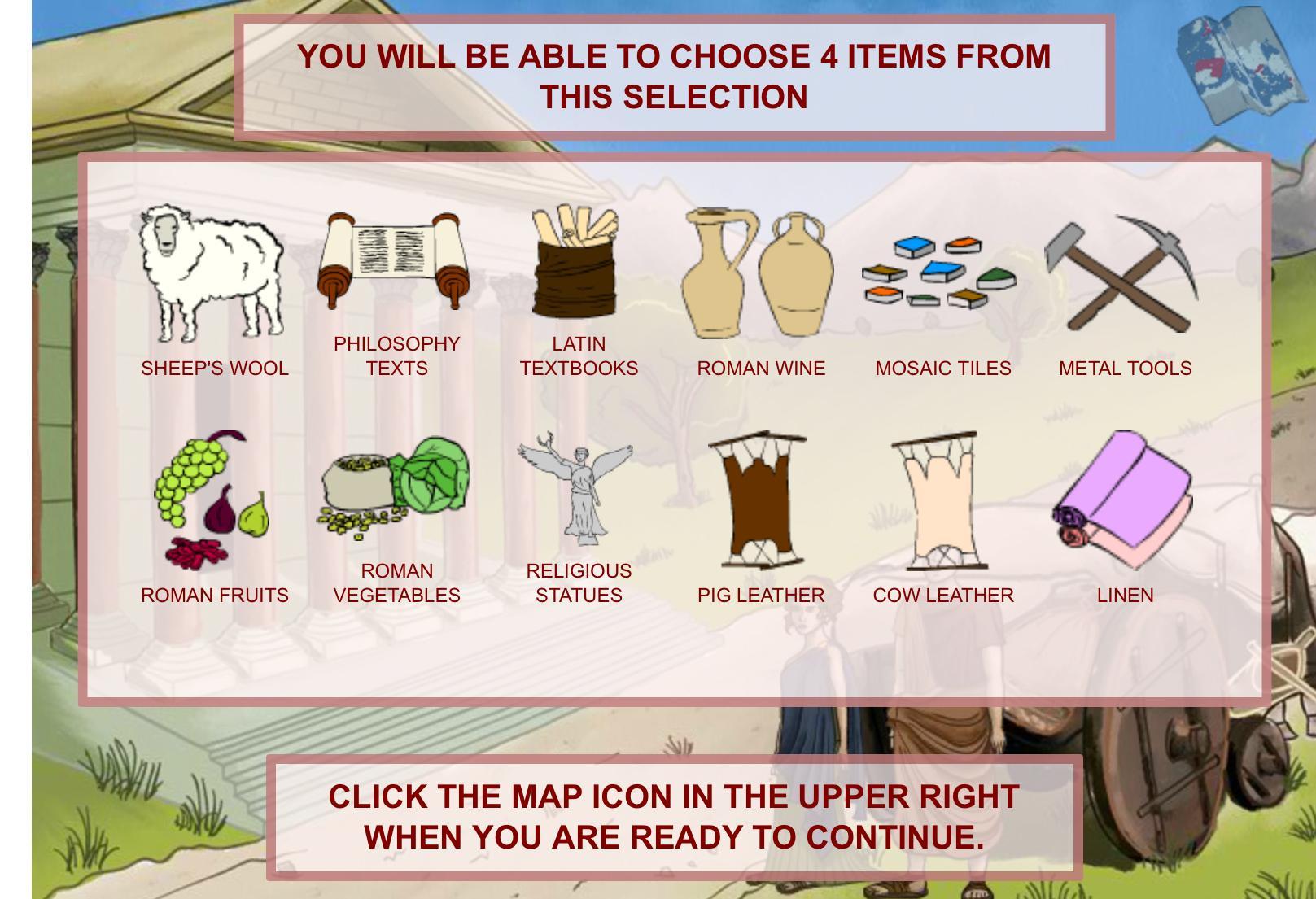Viewport: 1316px width, 899px height.
Task: Pick the purple Linen cloth
Action: 1123,500
